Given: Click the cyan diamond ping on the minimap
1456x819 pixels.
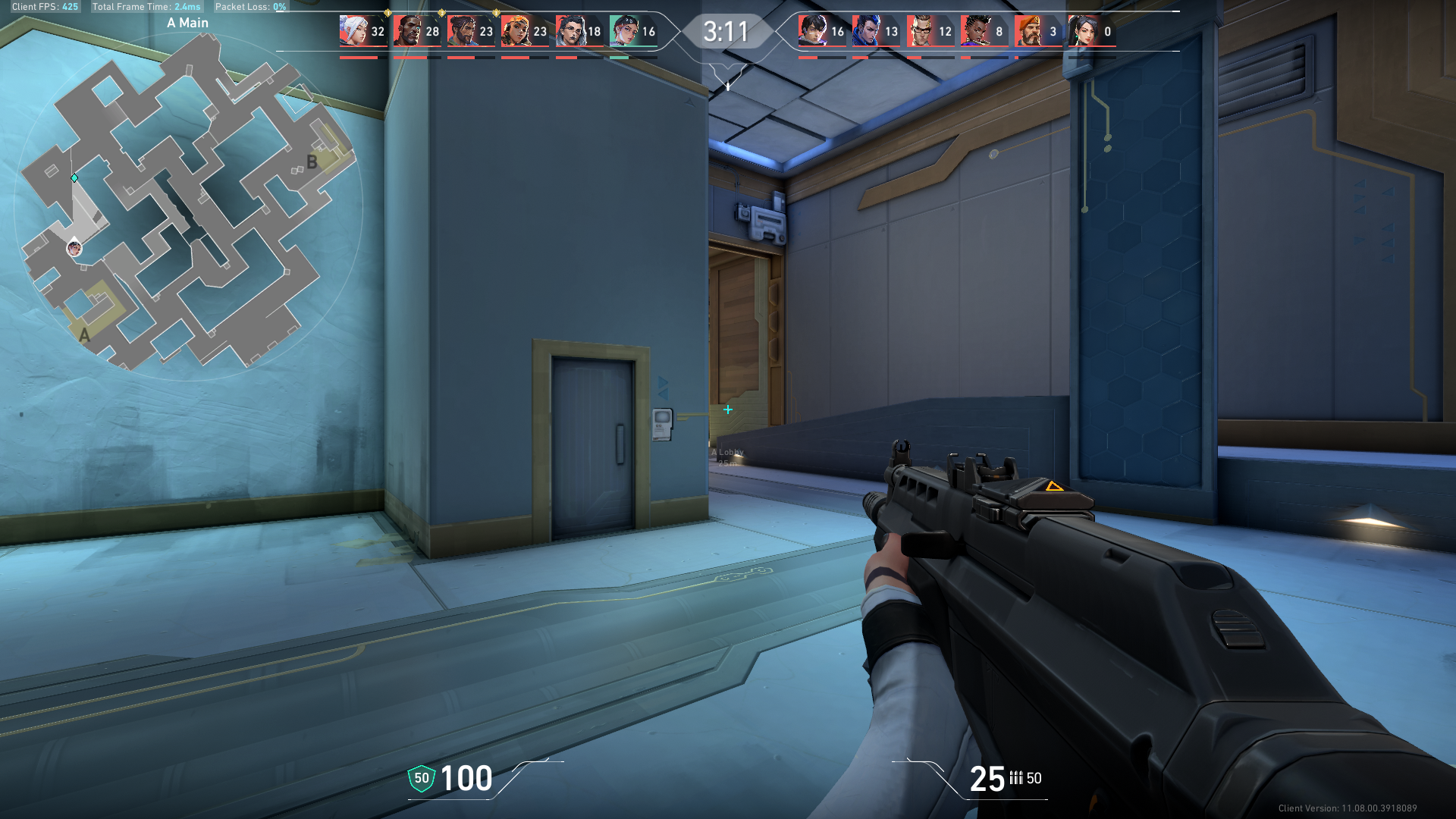Looking at the screenshot, I should (74, 178).
